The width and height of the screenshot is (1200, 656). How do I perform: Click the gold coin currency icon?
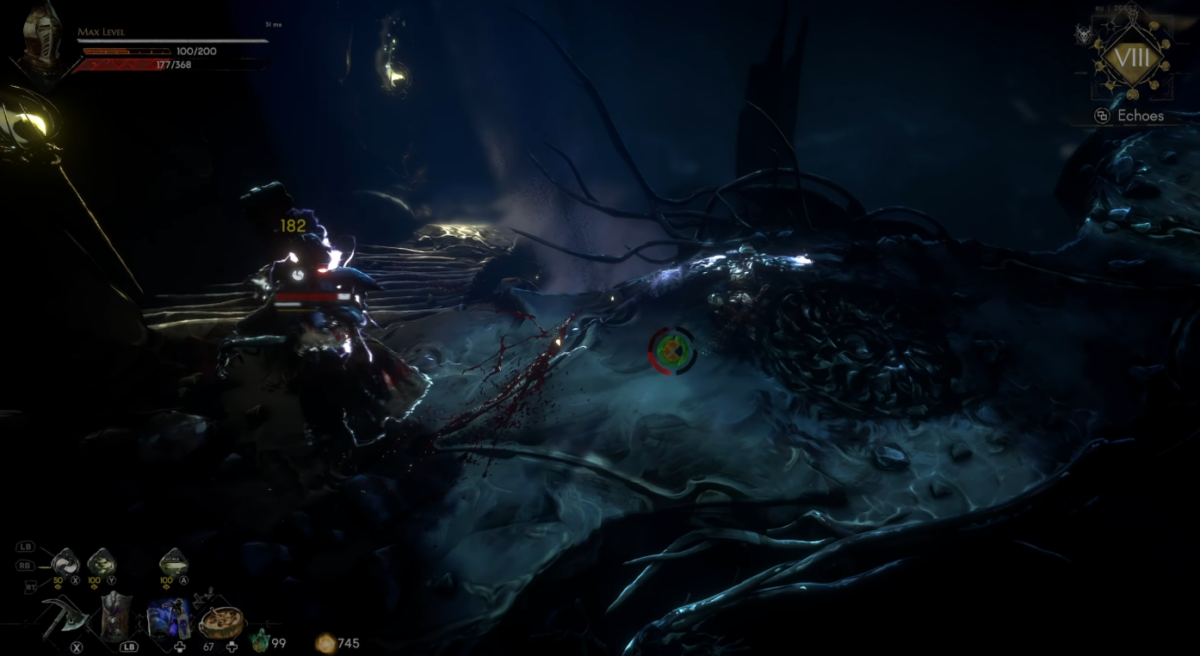point(325,643)
